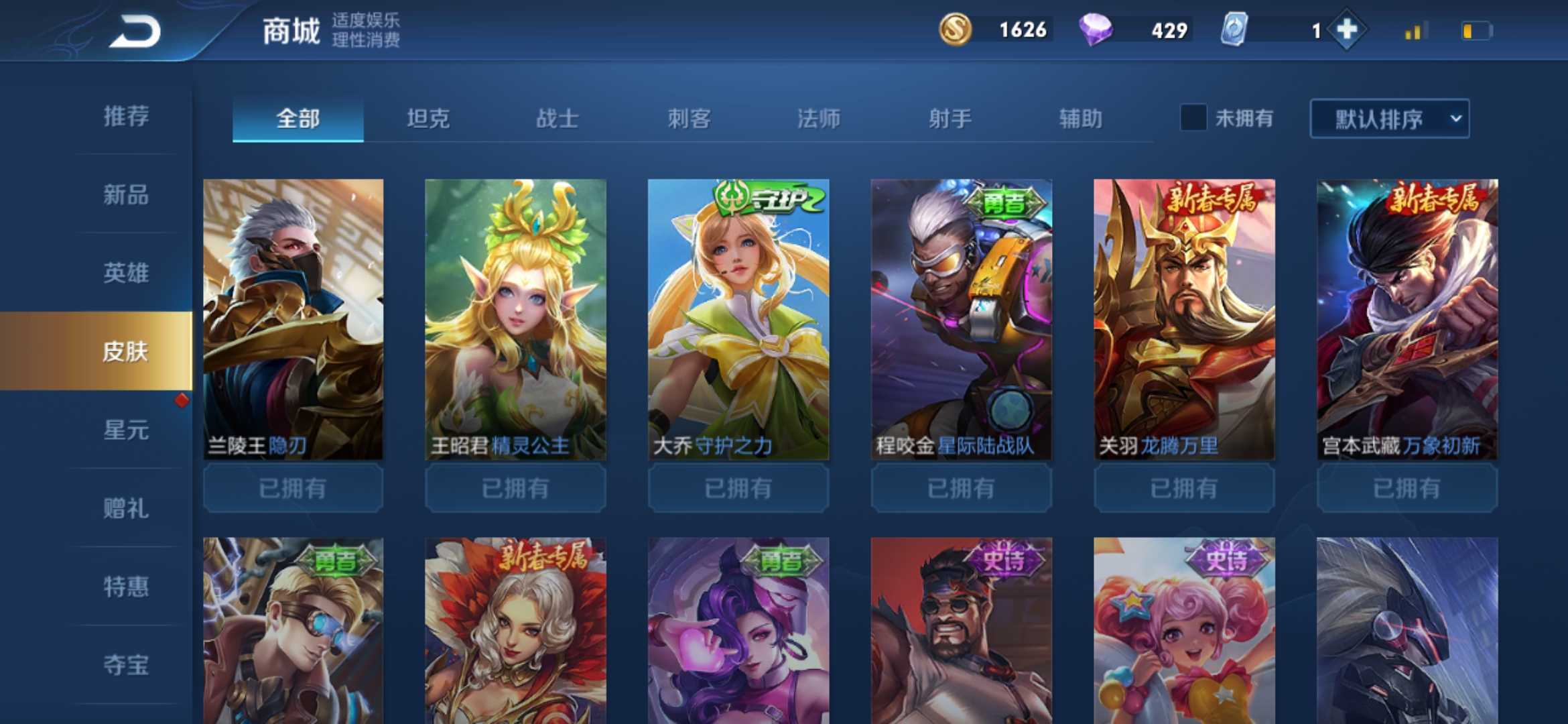The image size is (1568, 724).
Task: Expand the sorting options chevron
Action: 1454,119
